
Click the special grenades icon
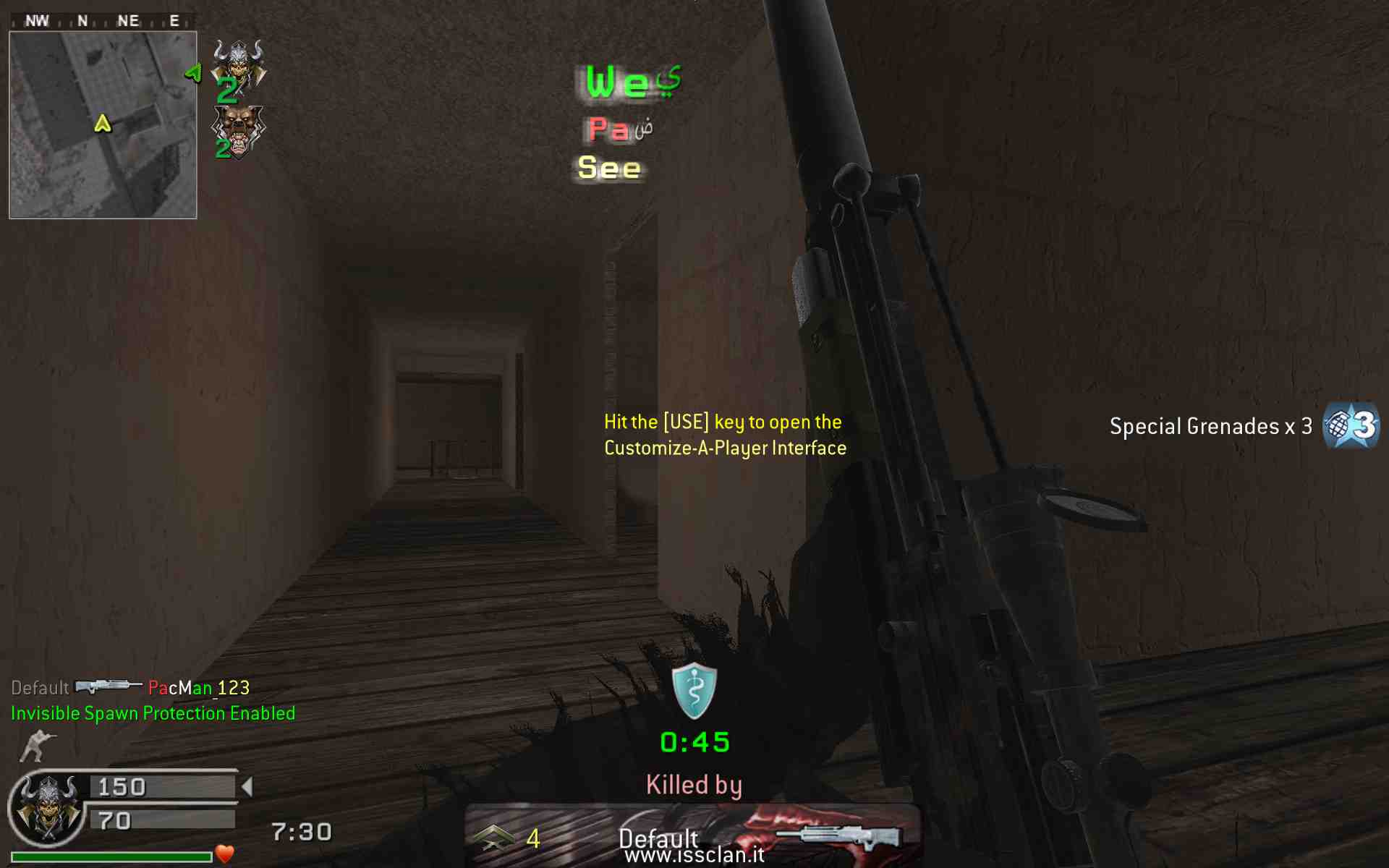(1350, 425)
